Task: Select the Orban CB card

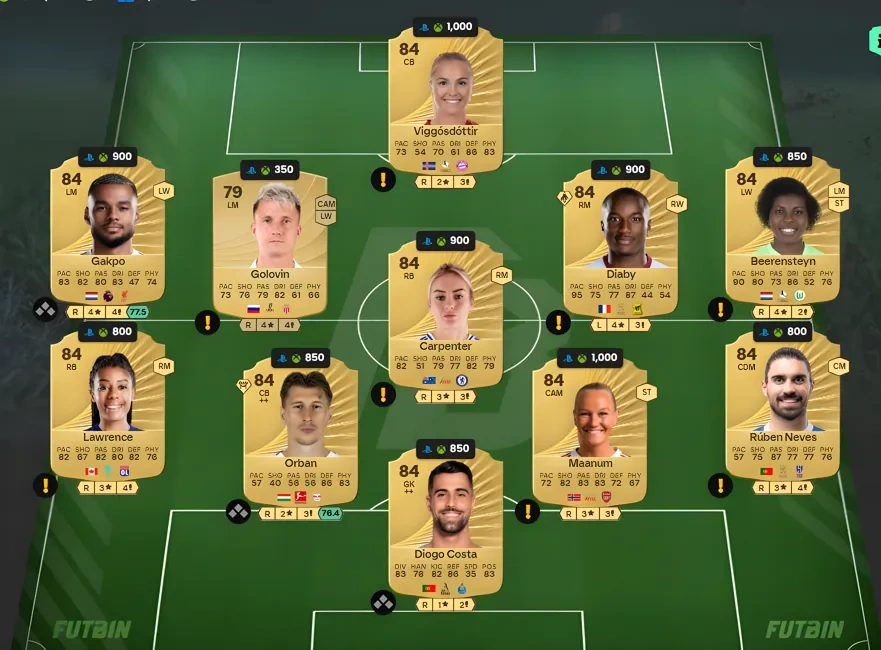Action: click(300, 420)
